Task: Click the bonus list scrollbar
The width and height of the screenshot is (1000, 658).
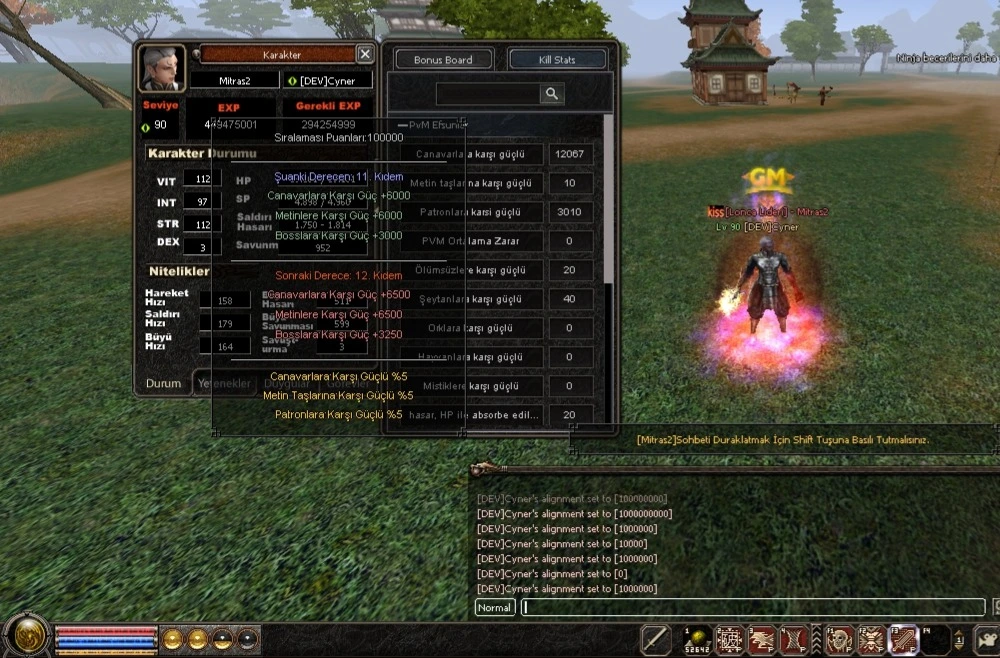Action: (x=606, y=200)
